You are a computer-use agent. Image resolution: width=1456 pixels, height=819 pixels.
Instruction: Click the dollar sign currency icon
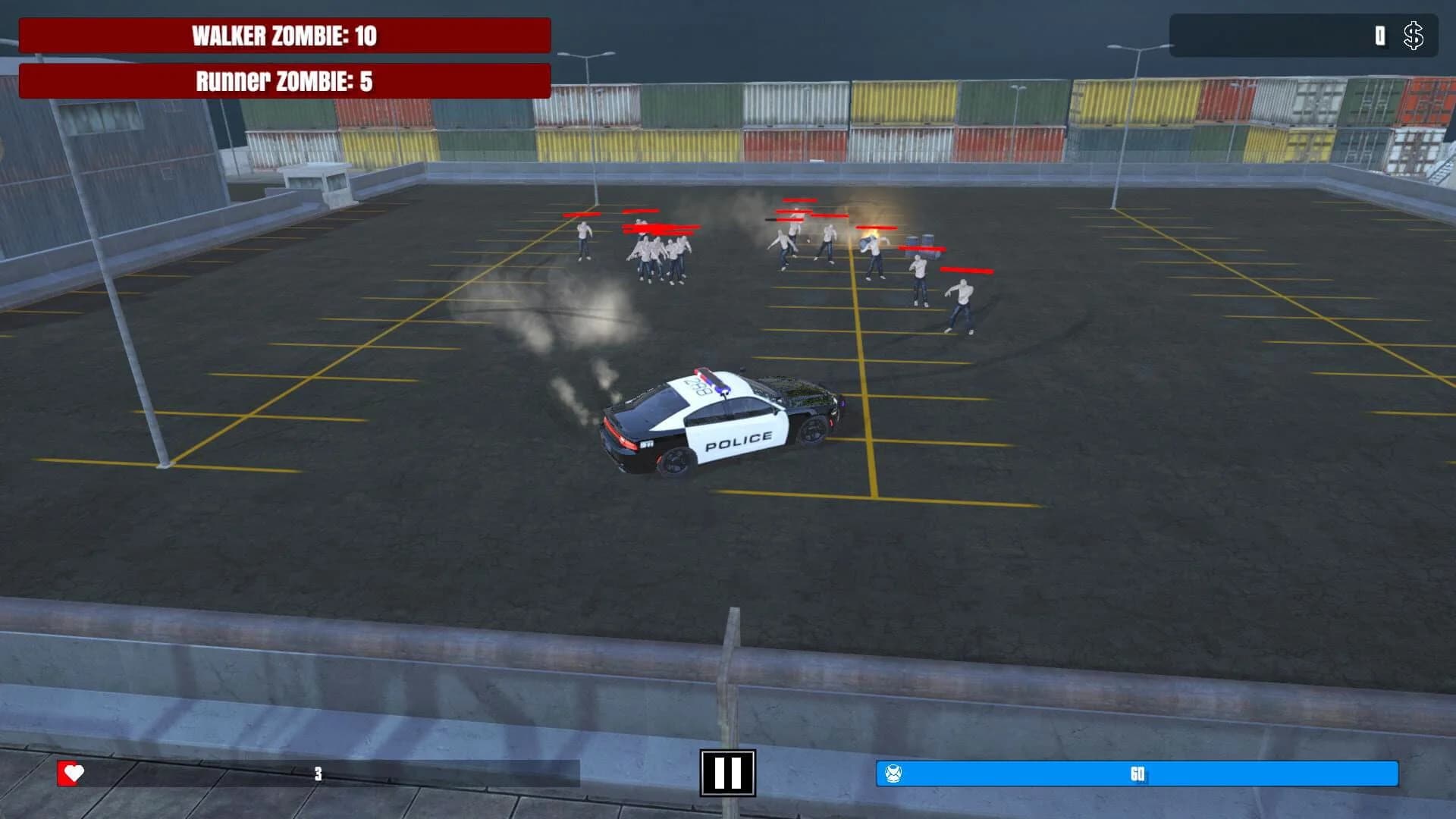(x=1414, y=35)
